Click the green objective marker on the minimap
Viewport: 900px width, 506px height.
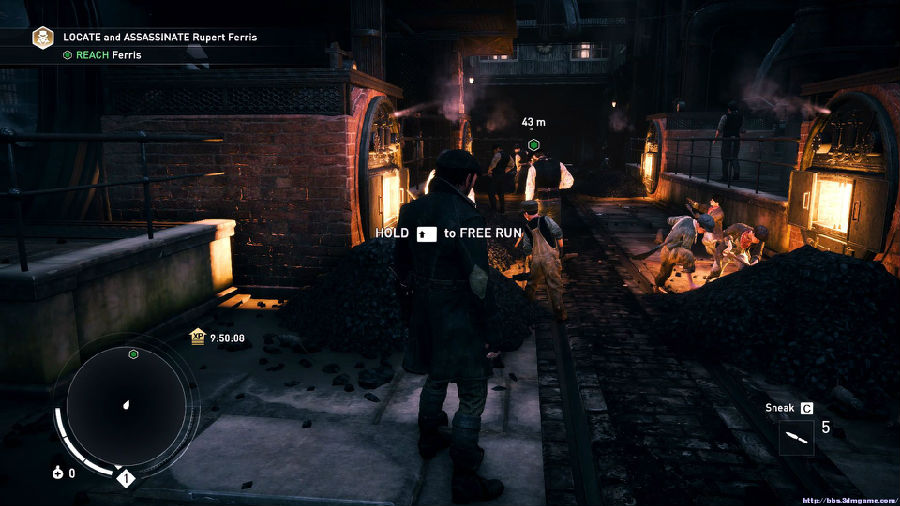(133, 354)
